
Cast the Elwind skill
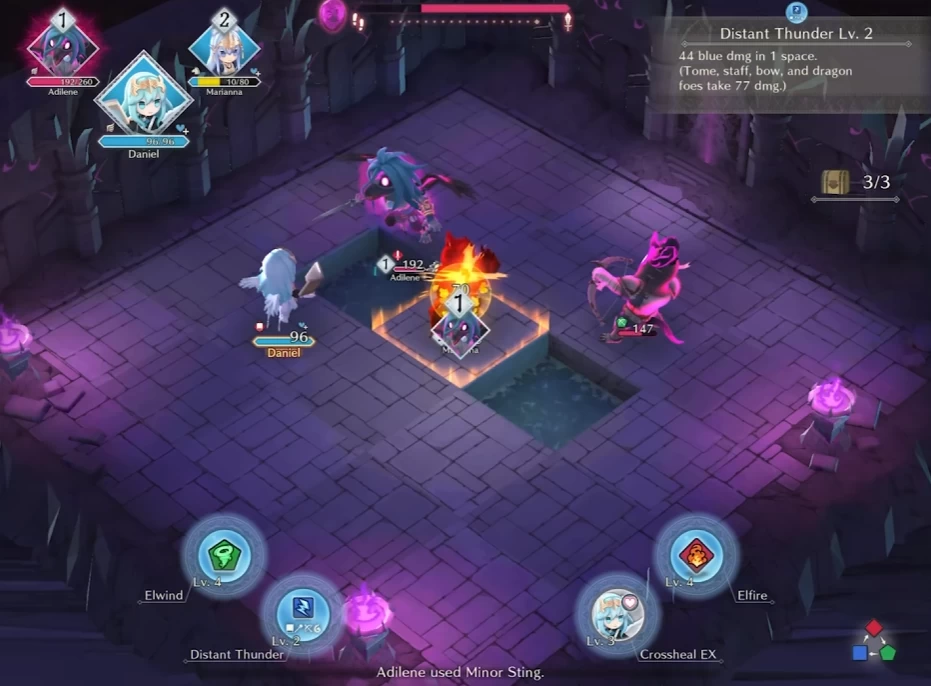click(222, 556)
